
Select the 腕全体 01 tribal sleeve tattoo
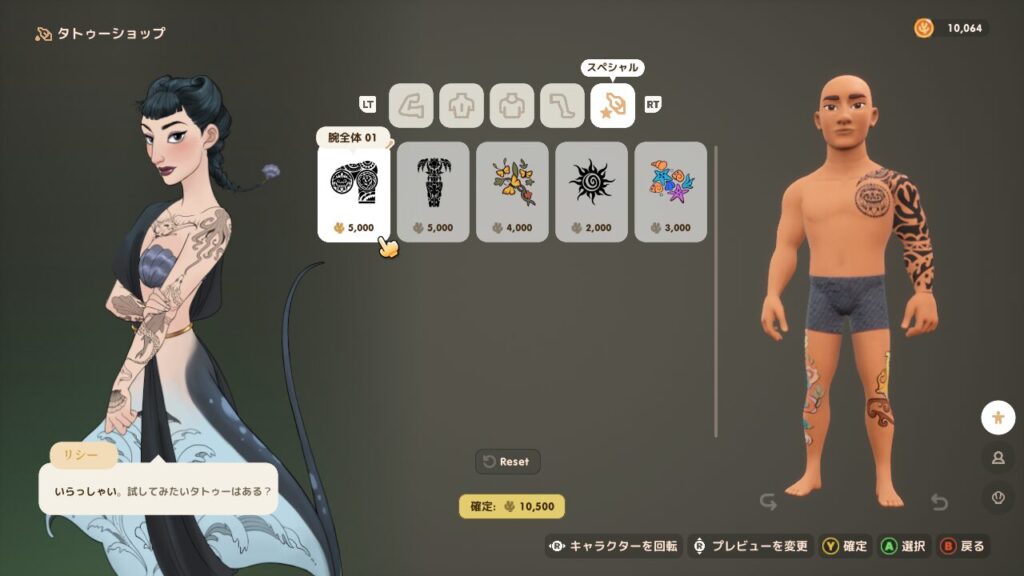coord(353,191)
